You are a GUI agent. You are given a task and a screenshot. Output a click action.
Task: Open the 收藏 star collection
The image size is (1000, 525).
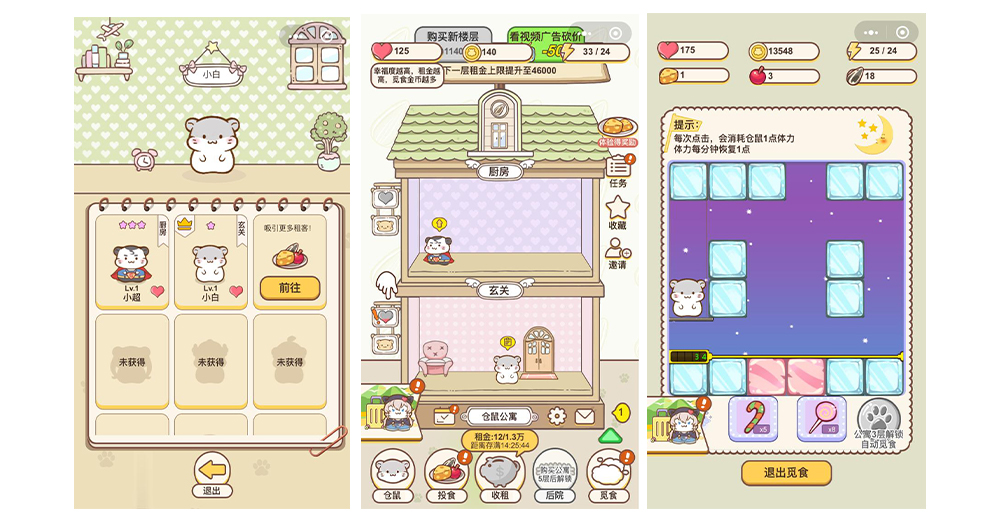click(618, 211)
